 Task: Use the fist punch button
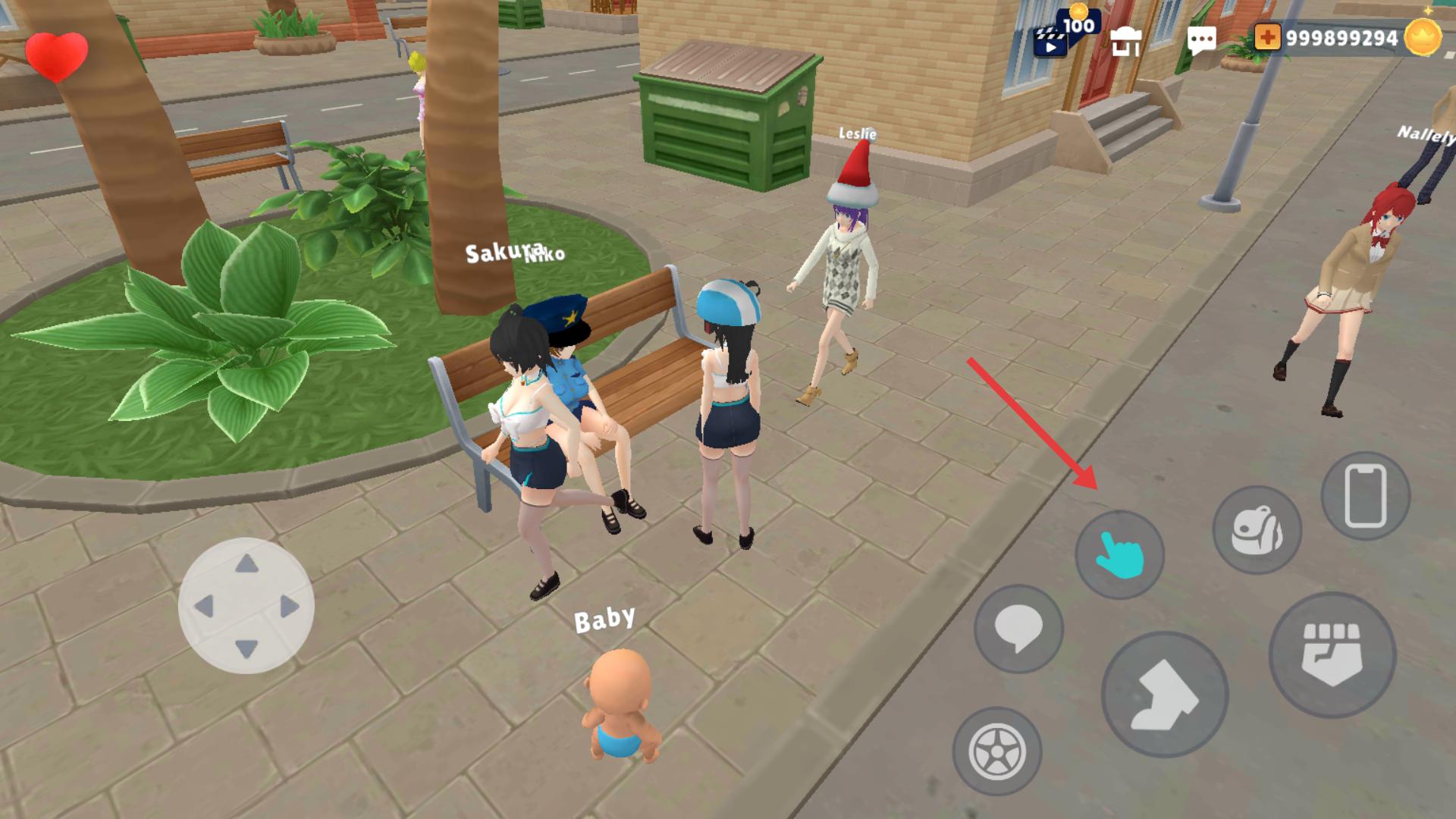(1332, 655)
